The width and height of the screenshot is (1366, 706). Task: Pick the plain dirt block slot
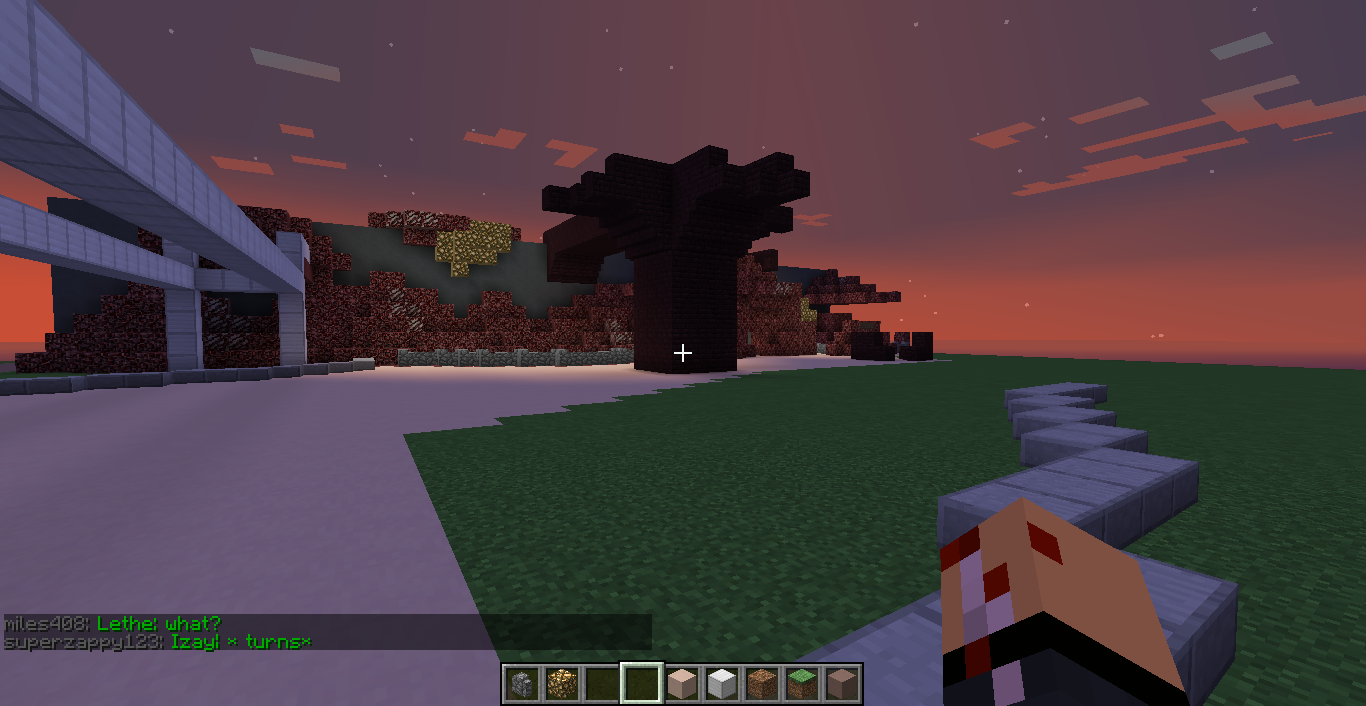761,684
